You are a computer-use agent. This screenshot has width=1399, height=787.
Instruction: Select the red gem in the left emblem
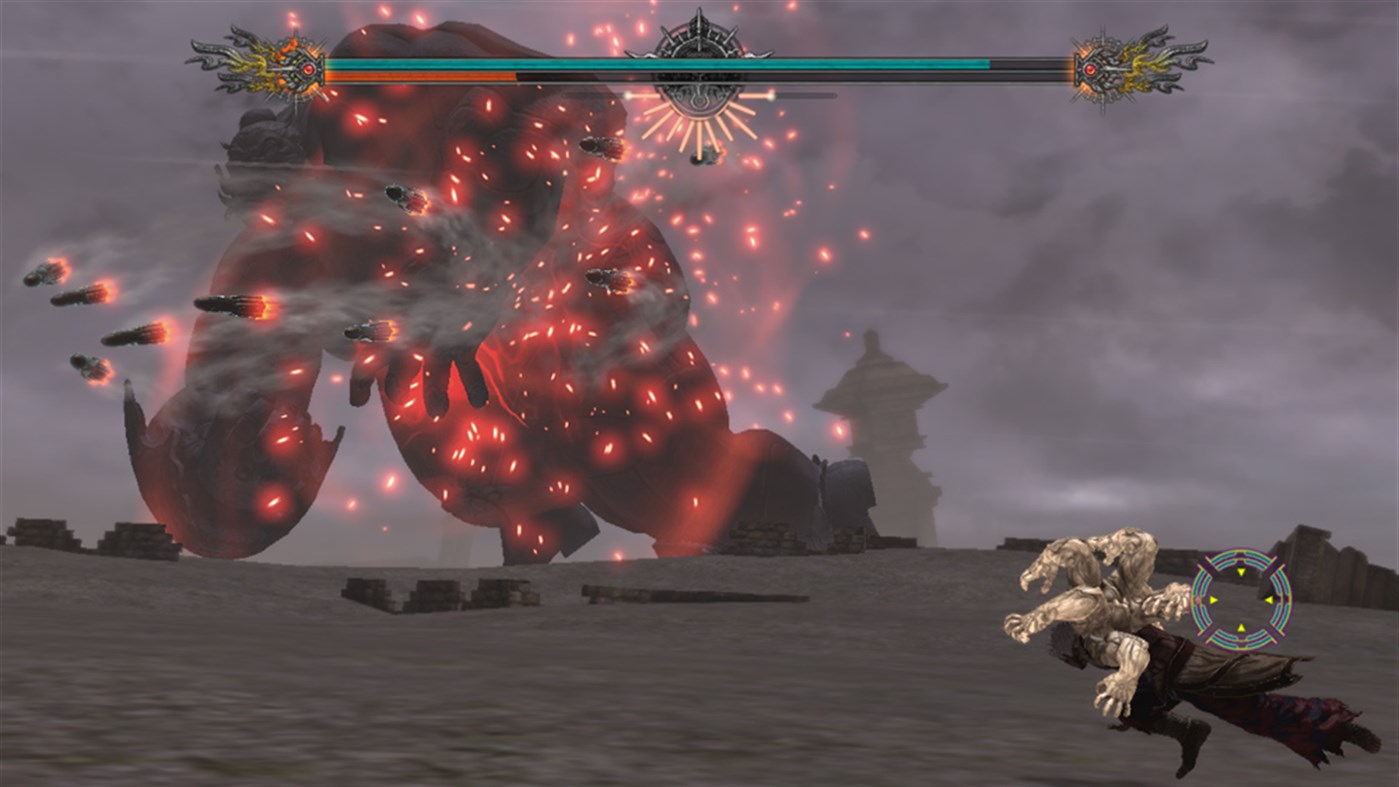[308, 68]
